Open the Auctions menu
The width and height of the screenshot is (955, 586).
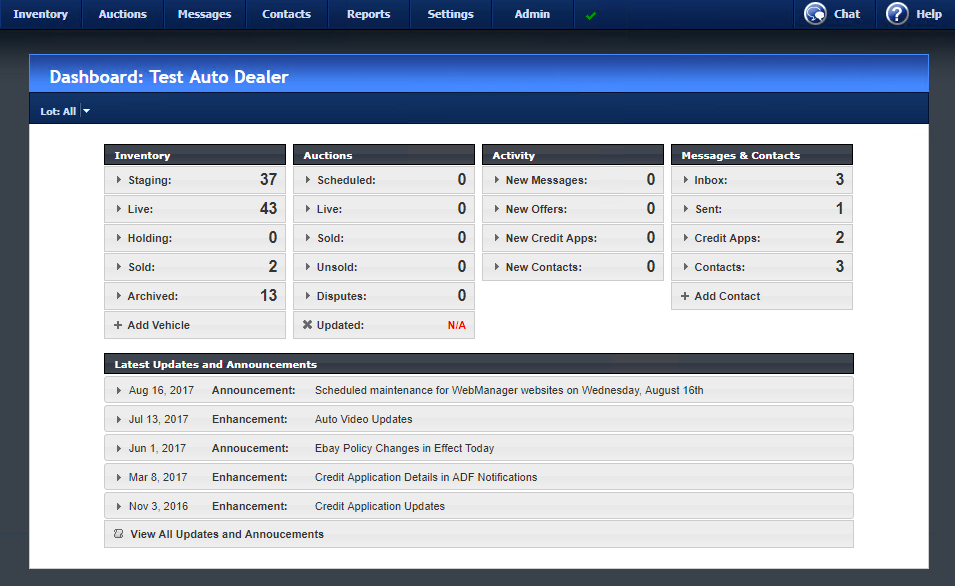tap(122, 14)
